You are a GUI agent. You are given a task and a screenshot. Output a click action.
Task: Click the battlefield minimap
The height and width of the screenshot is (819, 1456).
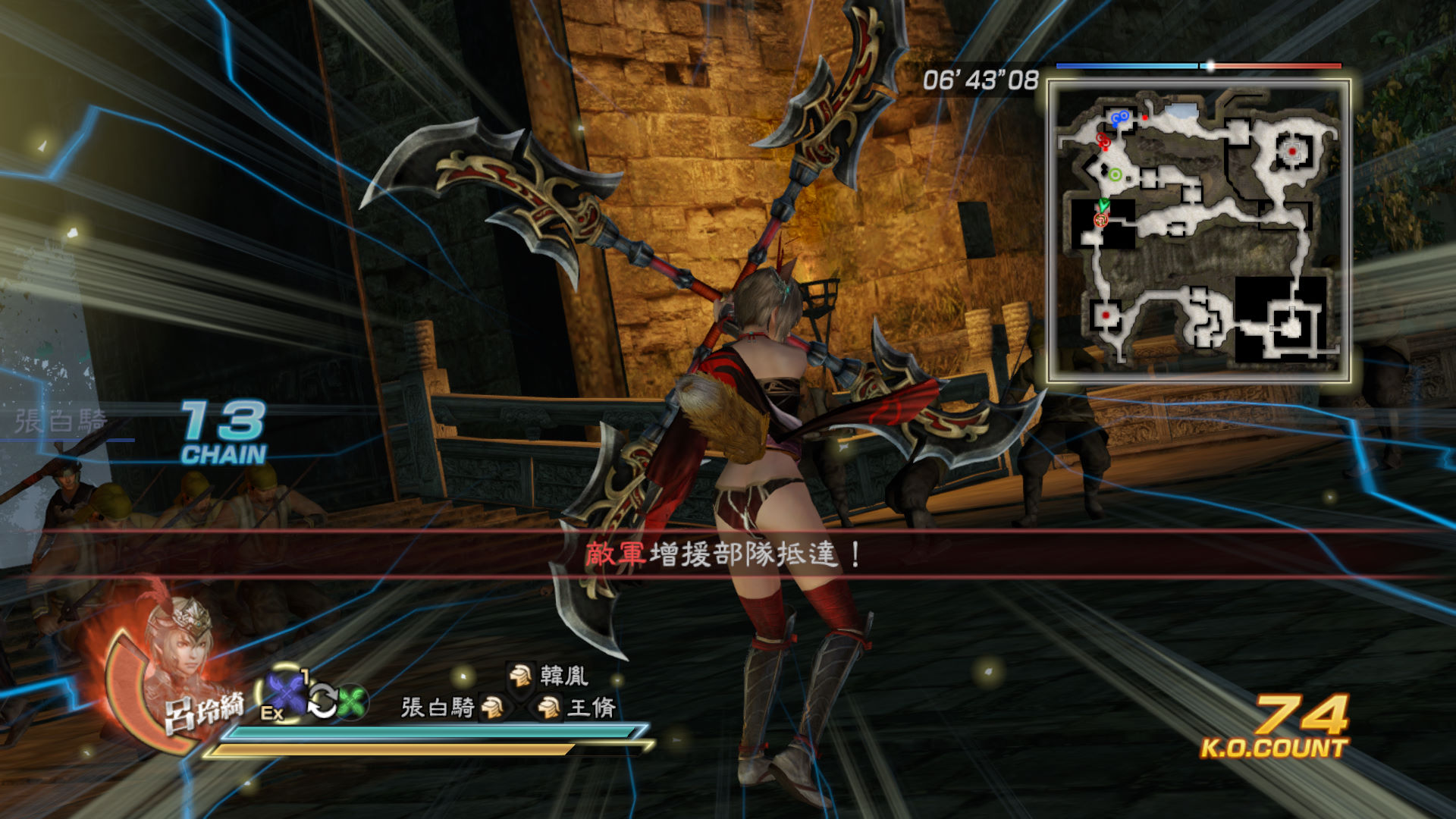[1198, 231]
